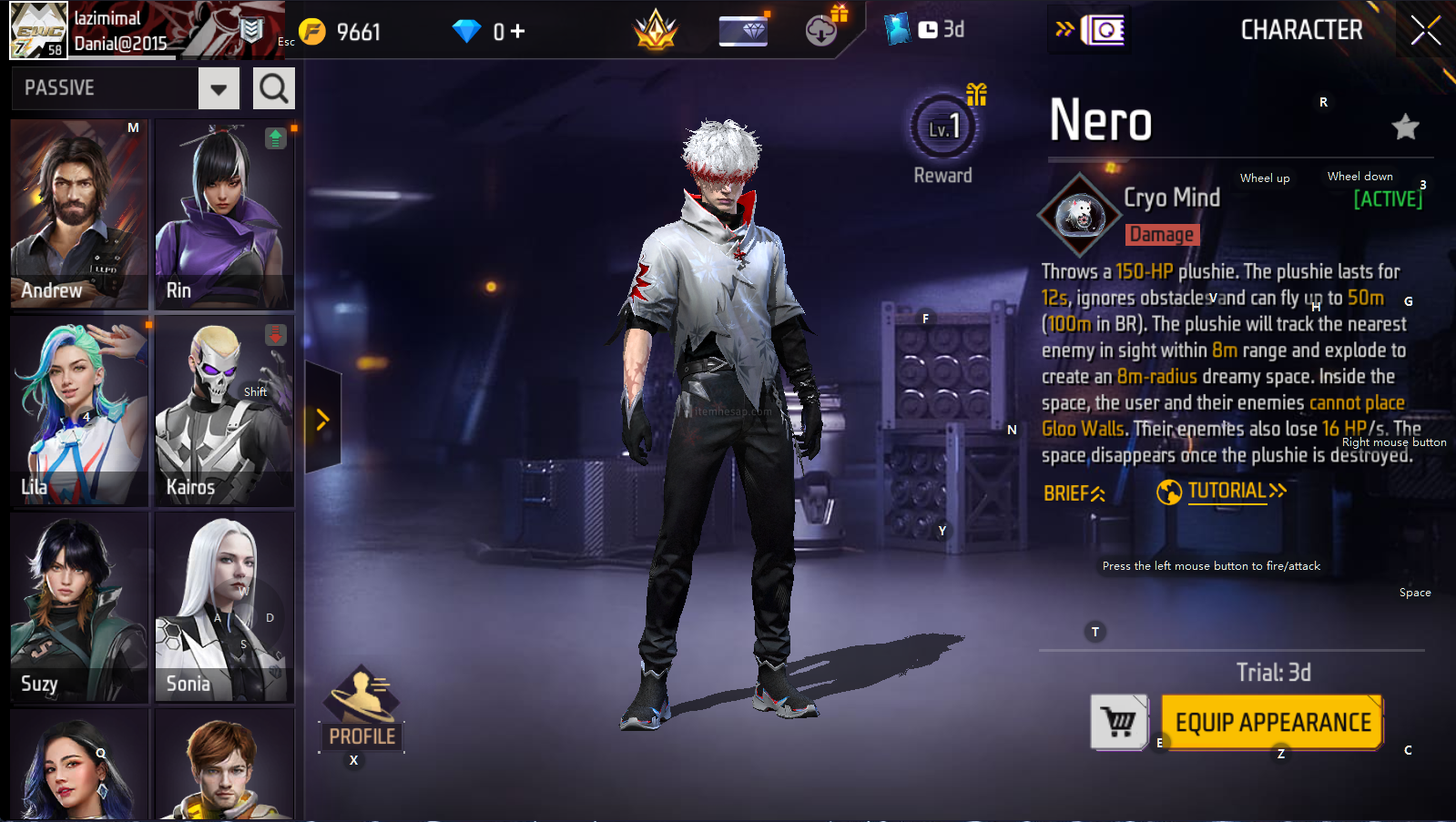1456x822 pixels.
Task: Add diamonds with the plus button
Action: click(517, 32)
